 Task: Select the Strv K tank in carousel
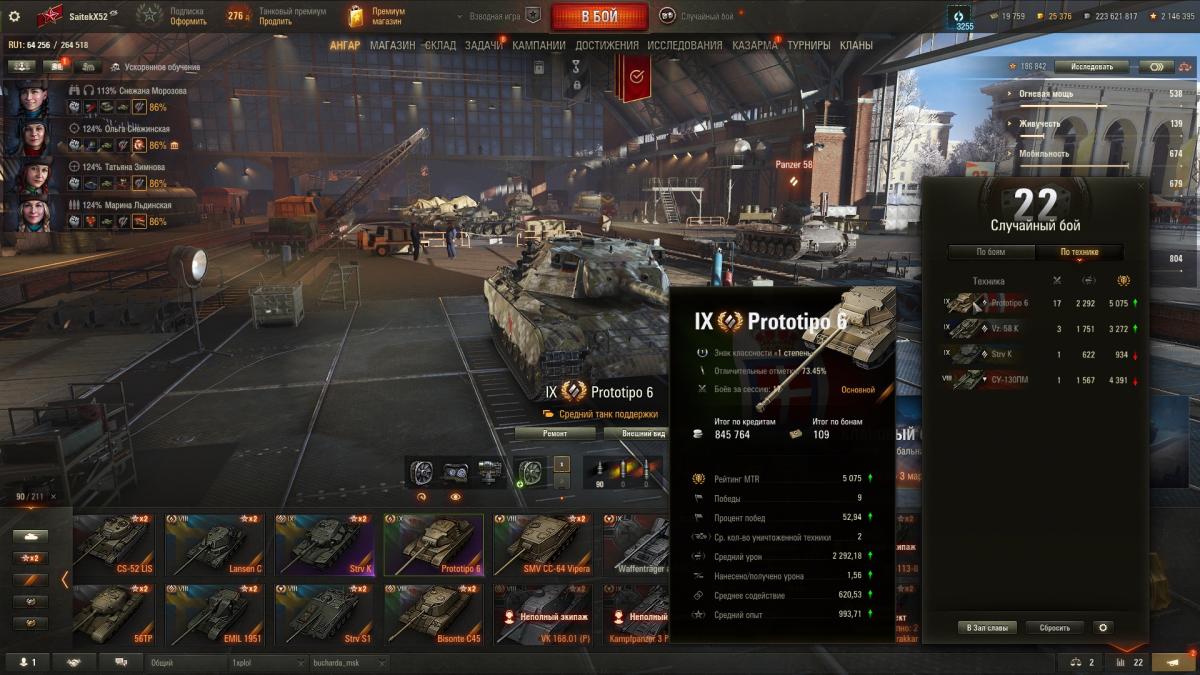coord(324,546)
